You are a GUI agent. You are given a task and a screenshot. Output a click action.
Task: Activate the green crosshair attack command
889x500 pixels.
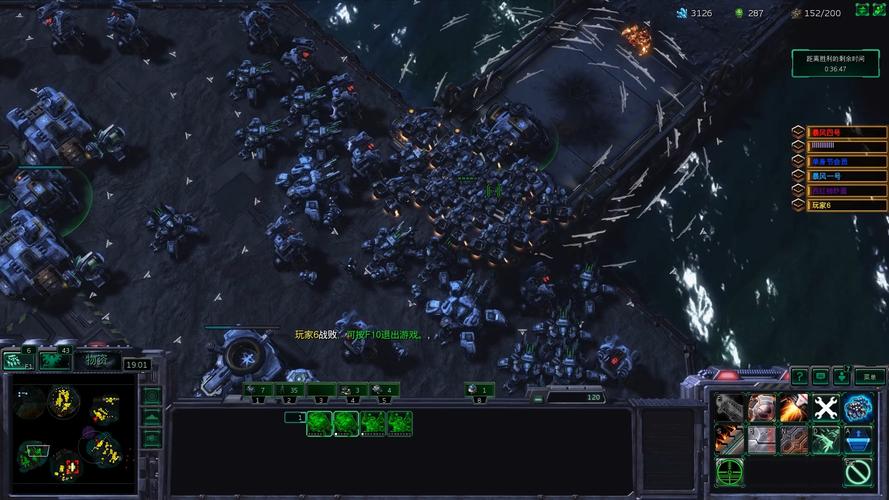[x=729, y=470]
